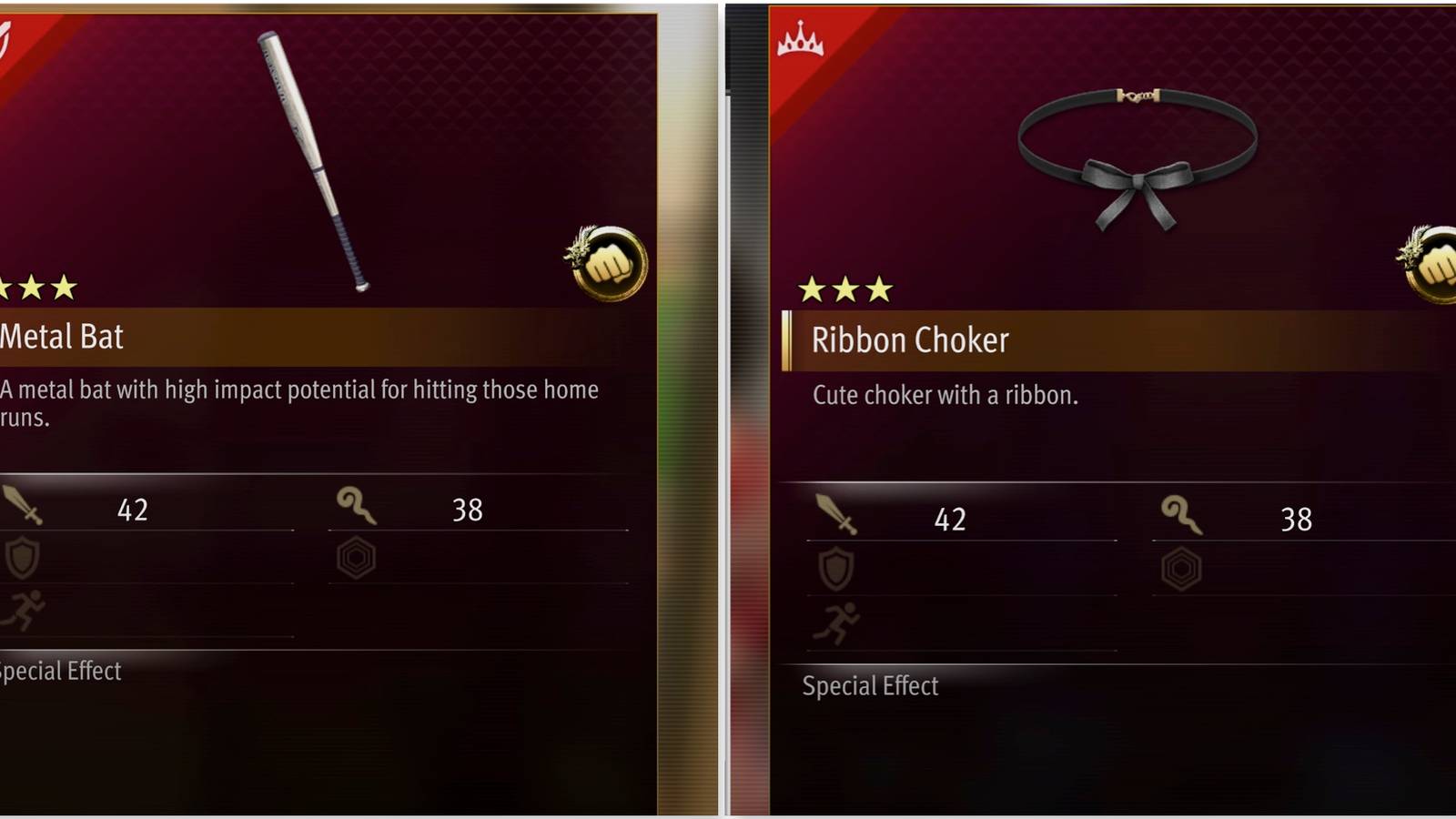Select the hexagon stat icon on Ribbon Choker
The height and width of the screenshot is (819, 1456).
click(1181, 567)
